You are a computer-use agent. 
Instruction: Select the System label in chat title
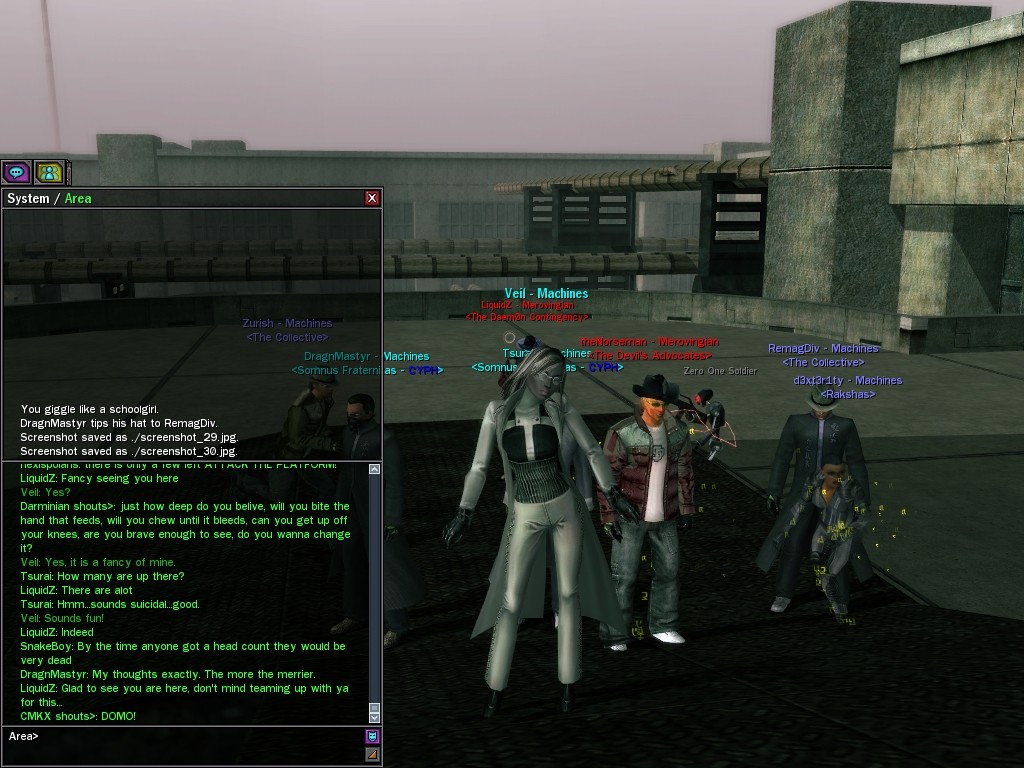click(x=28, y=198)
